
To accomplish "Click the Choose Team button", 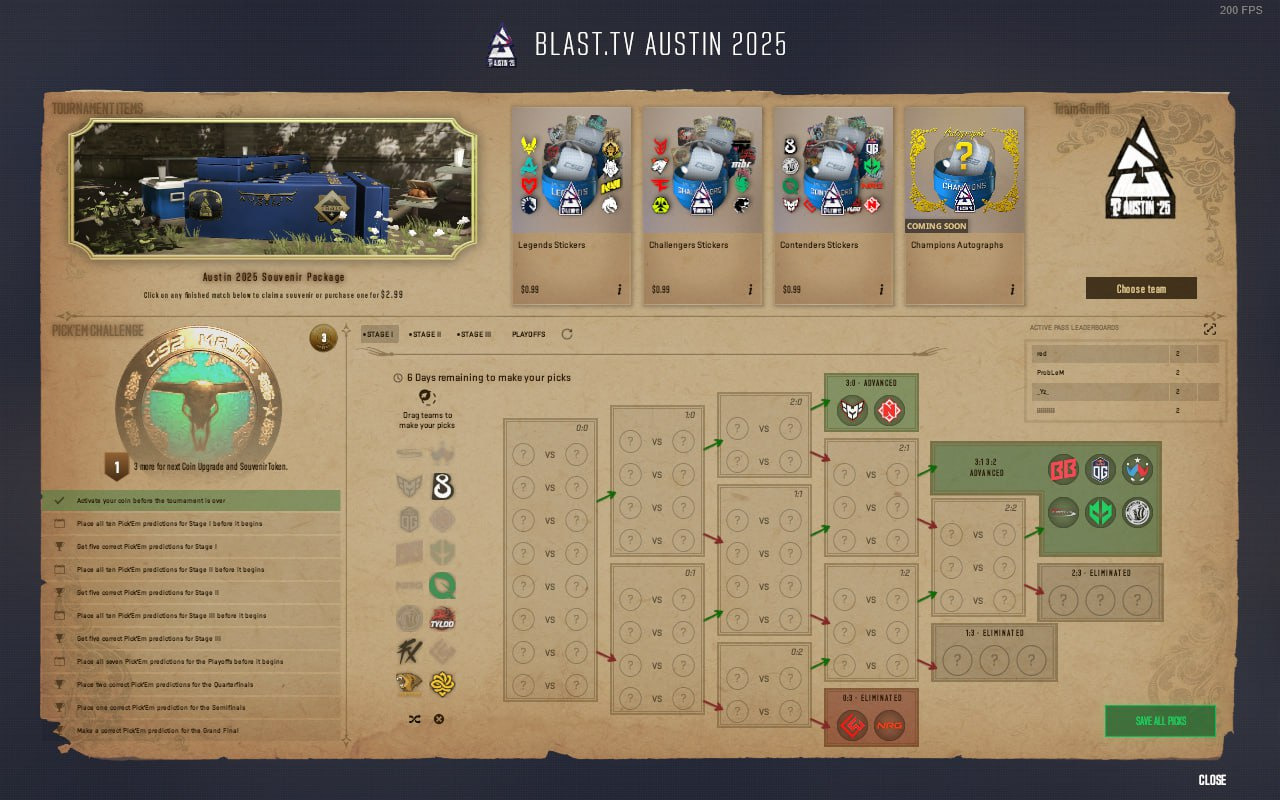I will 1141,287.
